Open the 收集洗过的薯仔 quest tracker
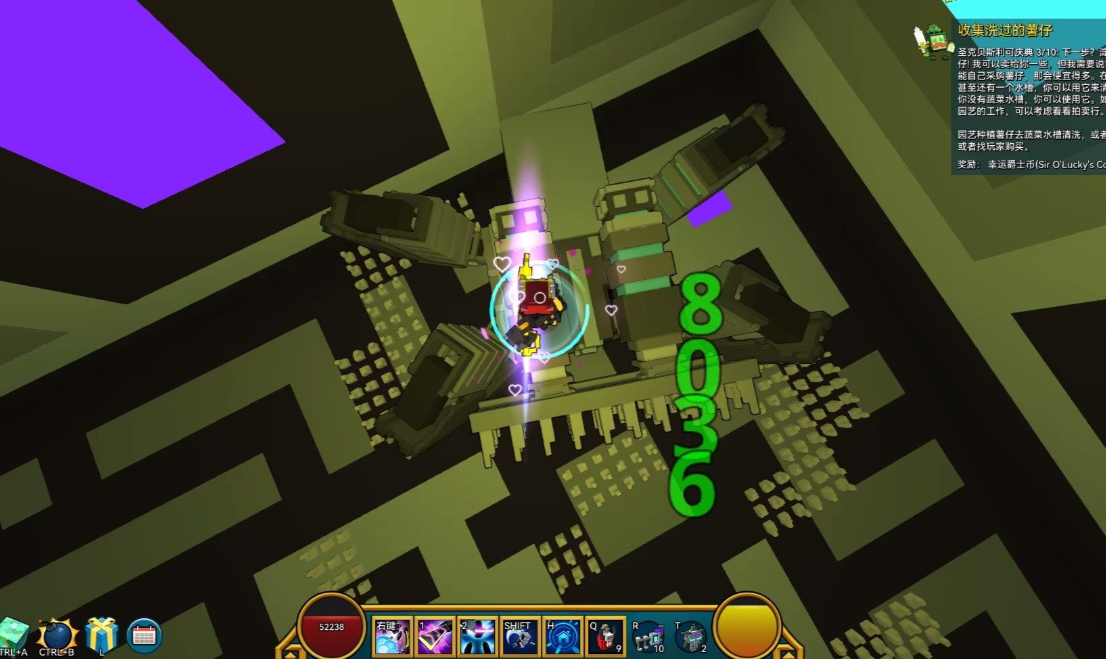 pyautogui.click(x=1005, y=30)
